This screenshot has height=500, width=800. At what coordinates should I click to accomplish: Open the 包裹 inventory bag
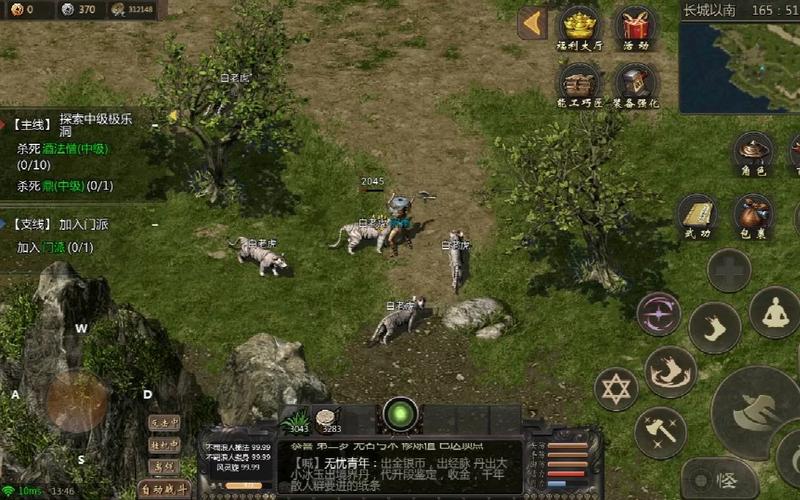coord(753,214)
